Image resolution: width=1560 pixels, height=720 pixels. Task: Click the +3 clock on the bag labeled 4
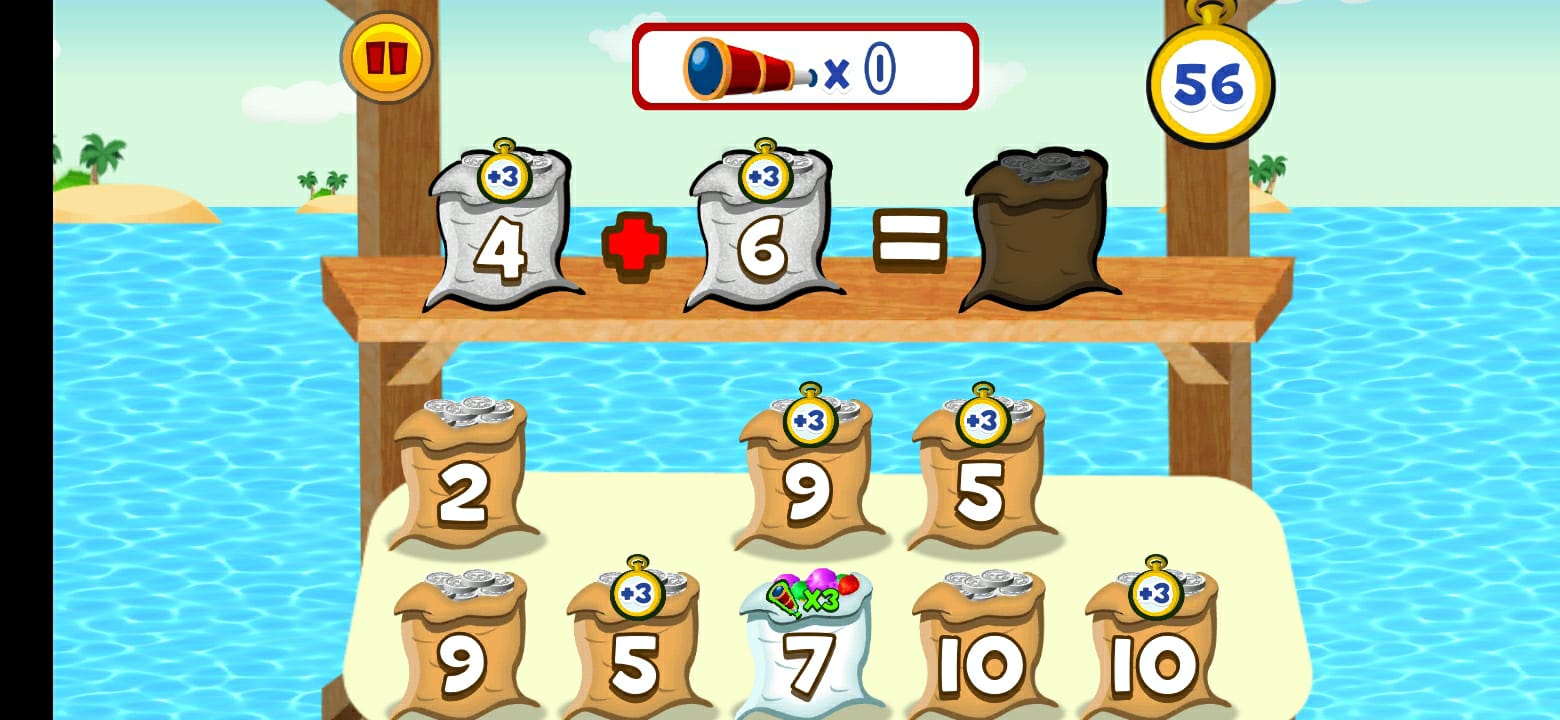tap(504, 178)
